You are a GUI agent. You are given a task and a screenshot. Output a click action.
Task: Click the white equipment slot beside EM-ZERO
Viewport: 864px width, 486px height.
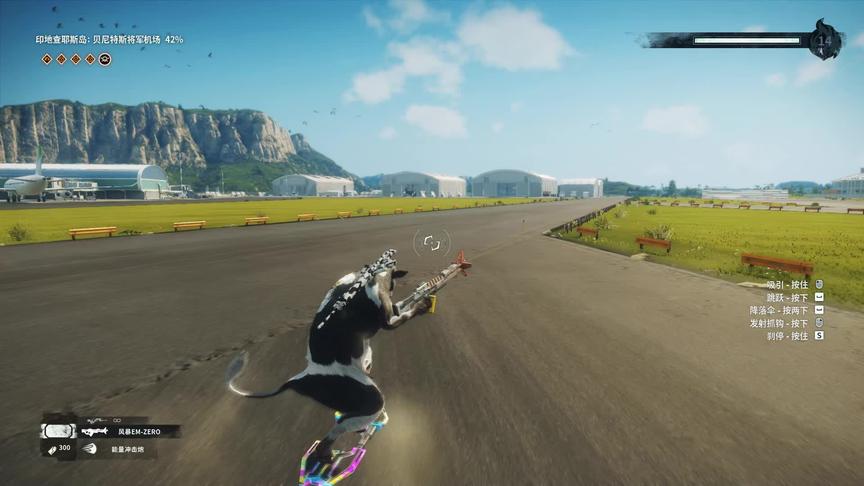[x=57, y=431]
